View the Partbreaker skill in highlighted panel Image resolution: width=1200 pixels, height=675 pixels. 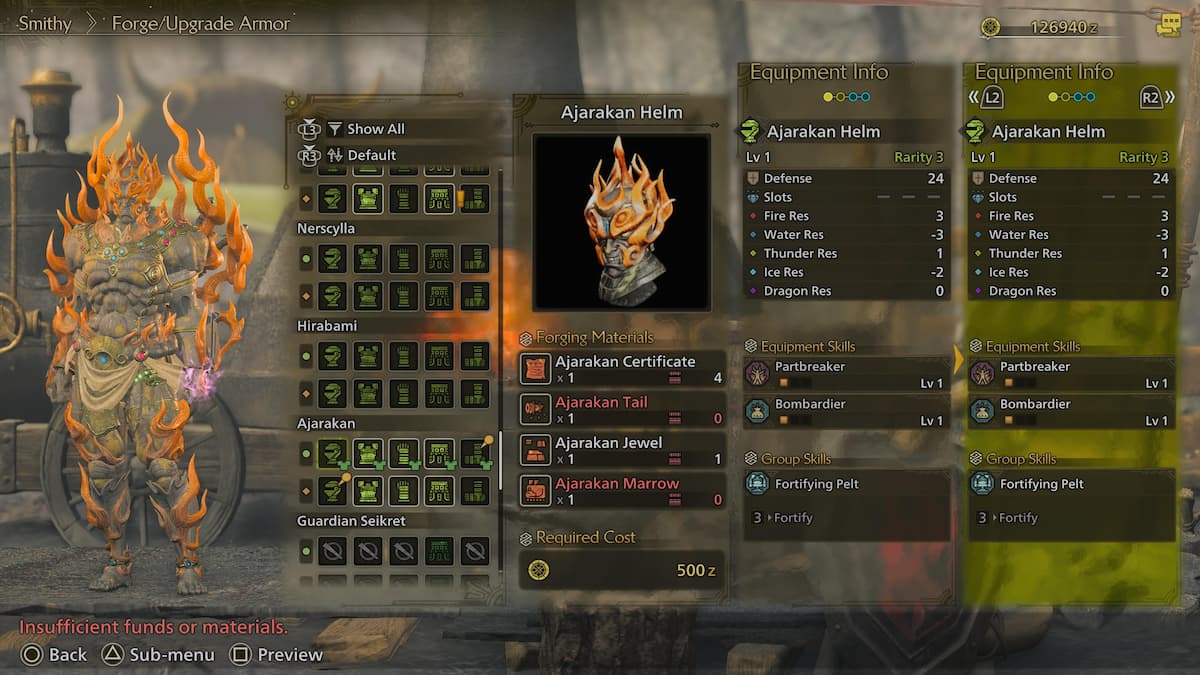click(1071, 374)
